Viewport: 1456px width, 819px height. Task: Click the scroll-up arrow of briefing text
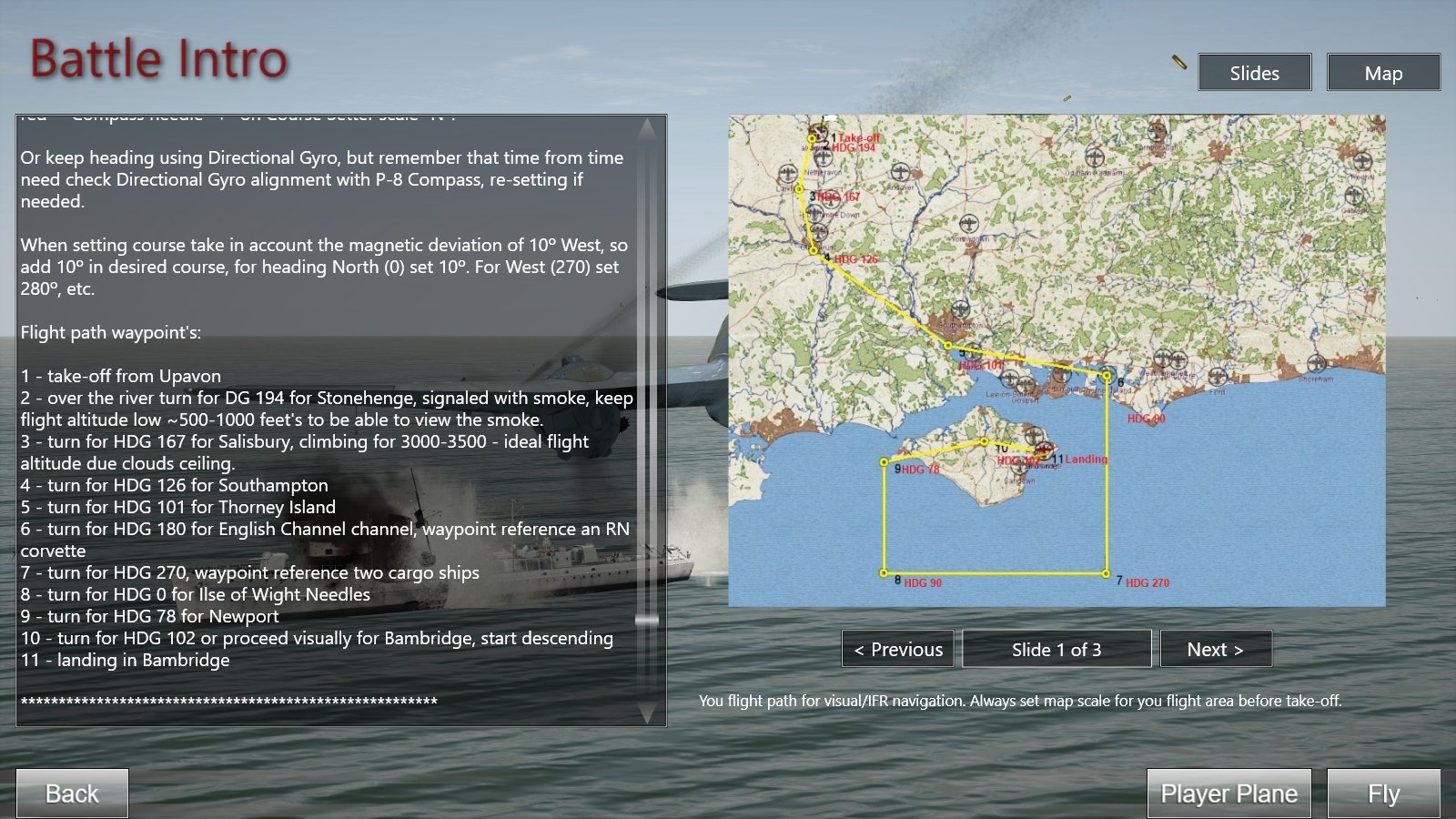point(647,129)
